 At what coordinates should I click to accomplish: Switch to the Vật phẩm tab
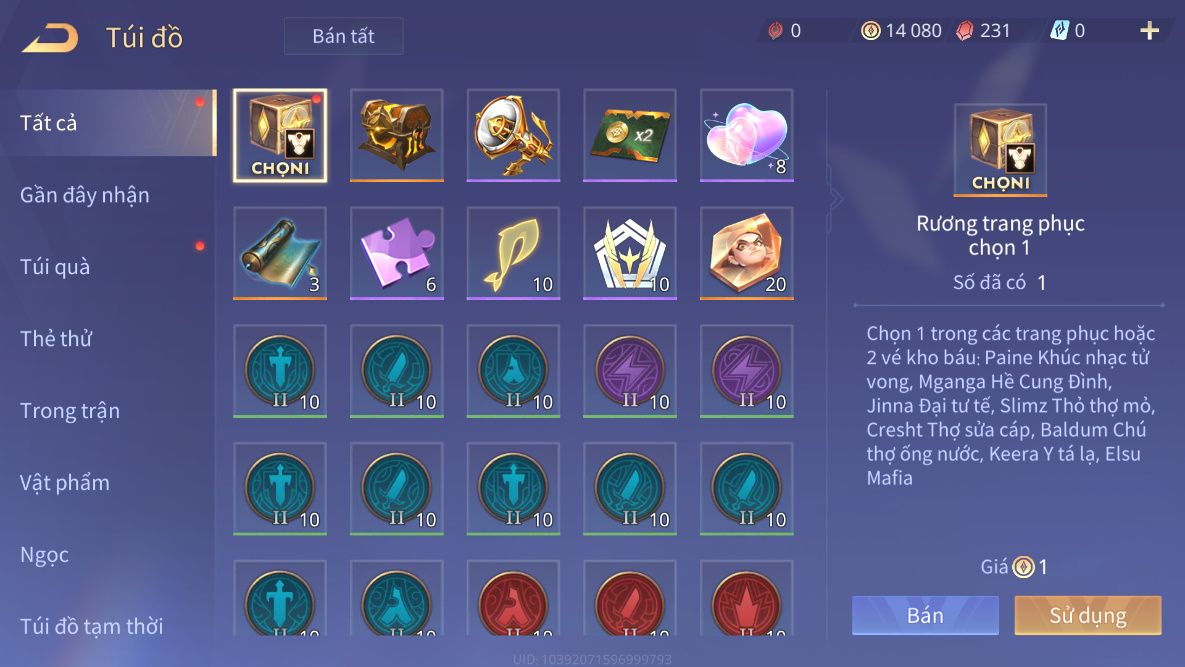pos(65,483)
